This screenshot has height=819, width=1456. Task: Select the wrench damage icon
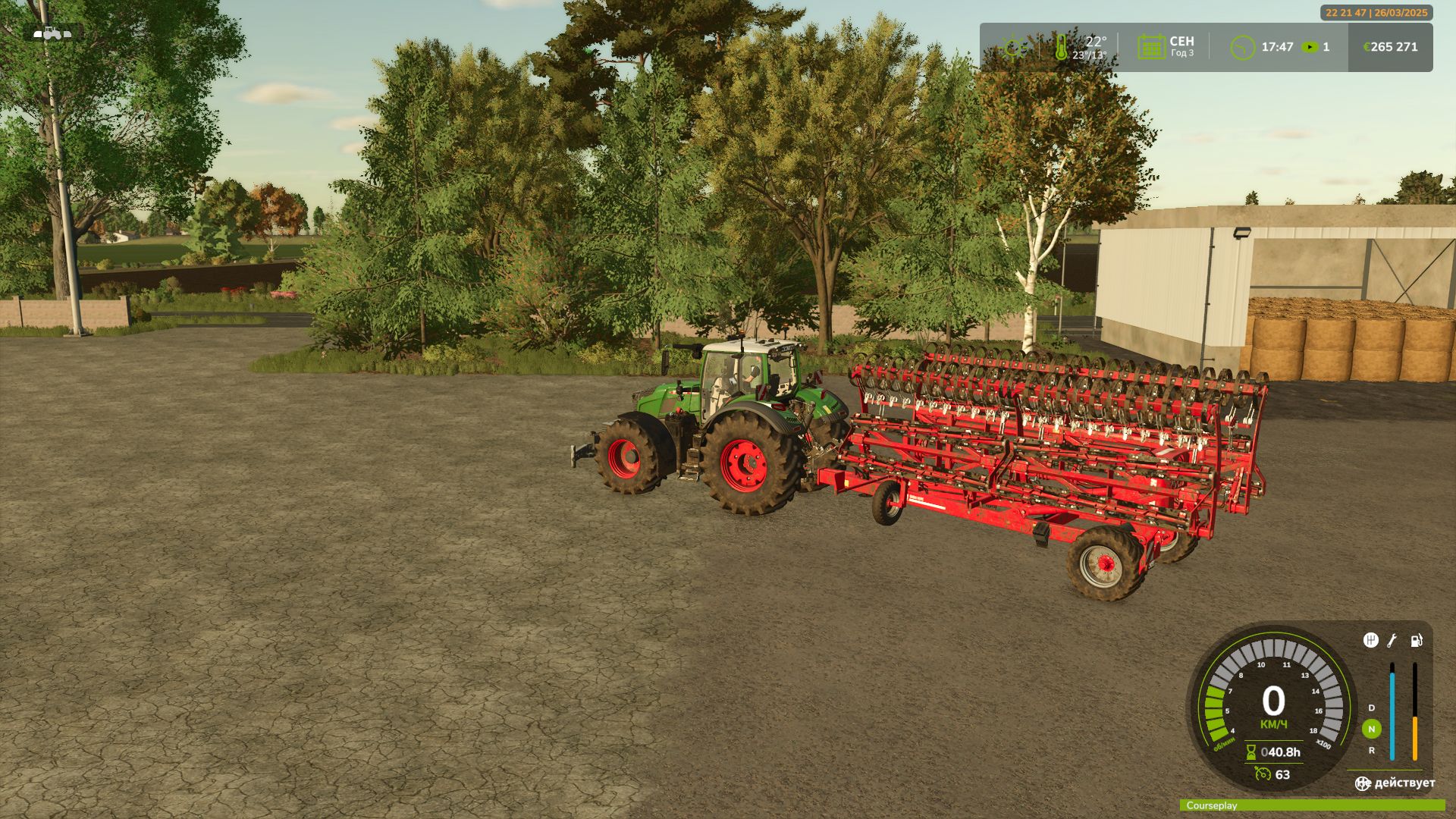pyautogui.click(x=1392, y=641)
